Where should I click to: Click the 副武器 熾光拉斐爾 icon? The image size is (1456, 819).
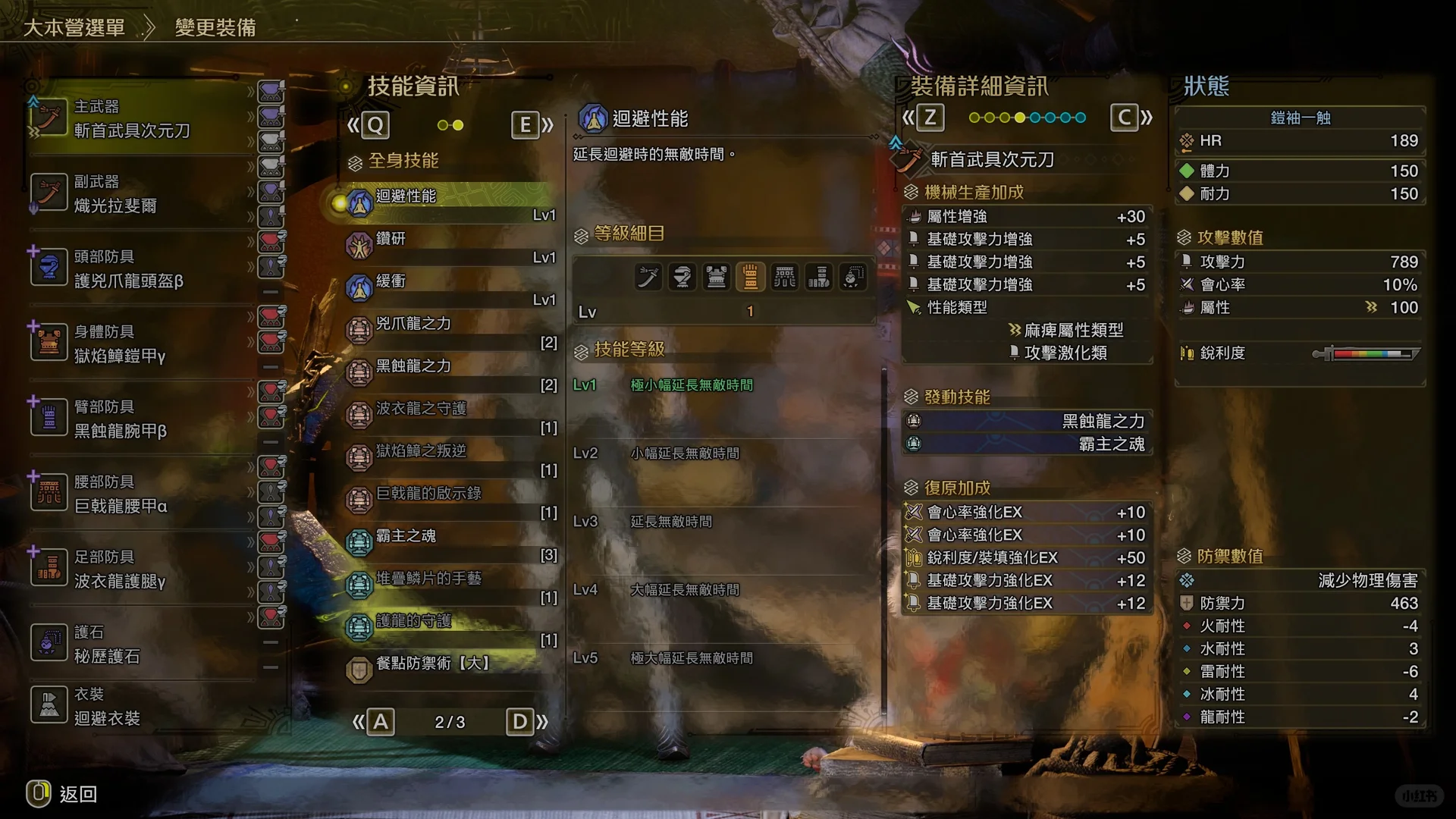(49, 193)
